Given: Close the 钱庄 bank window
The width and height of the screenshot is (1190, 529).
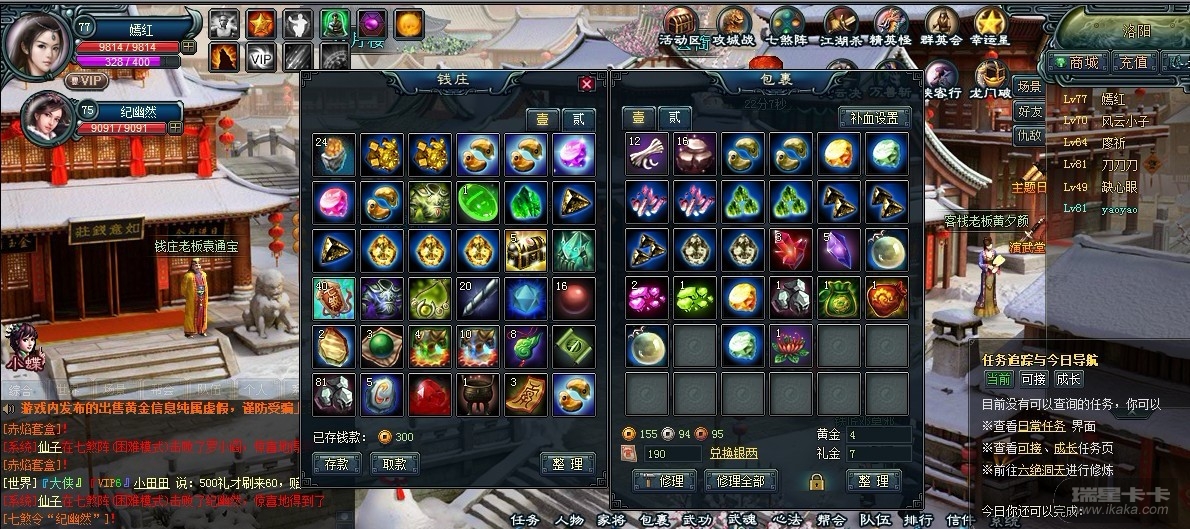Looking at the screenshot, I should [x=586, y=84].
